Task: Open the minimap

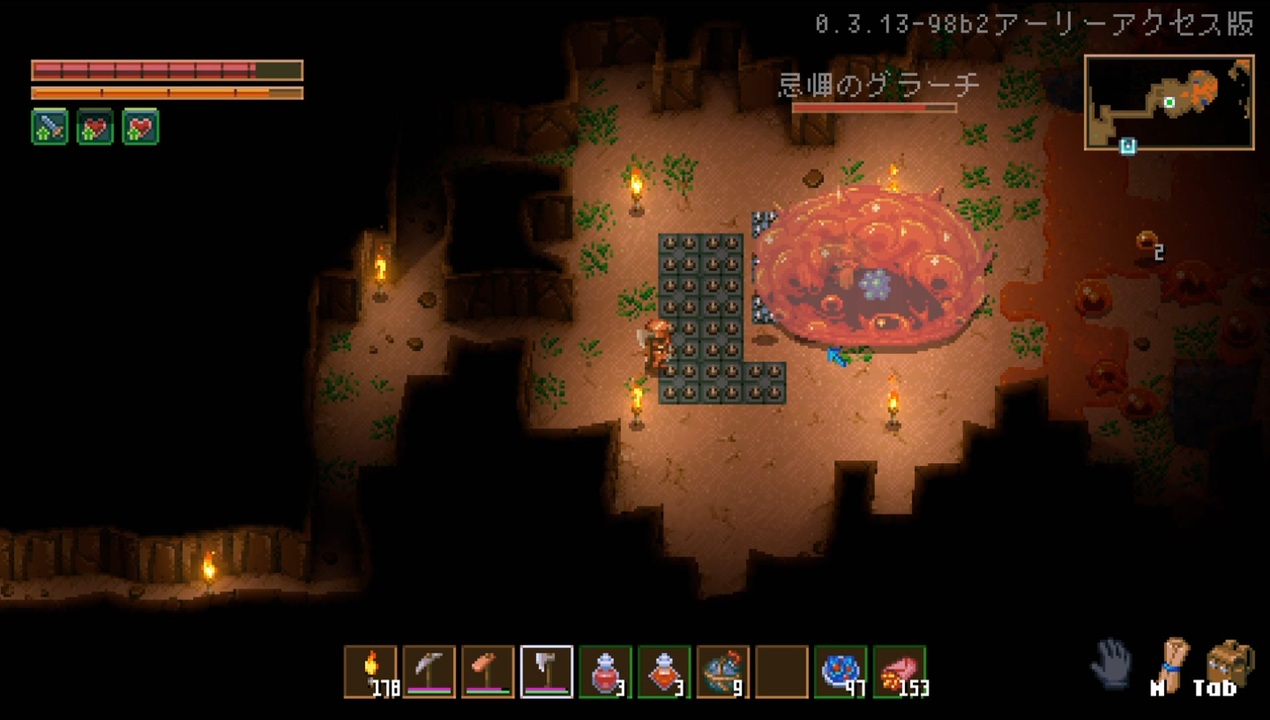Action: point(1169,103)
